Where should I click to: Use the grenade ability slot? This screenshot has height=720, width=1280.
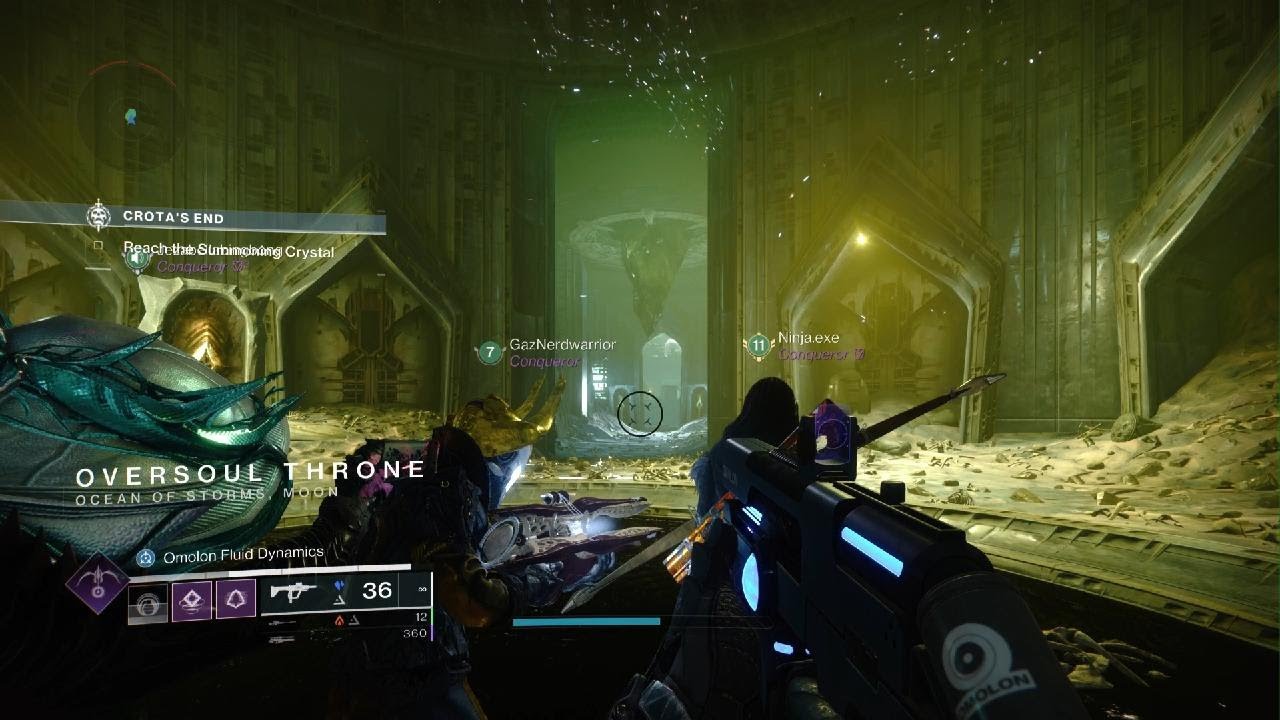[x=148, y=603]
